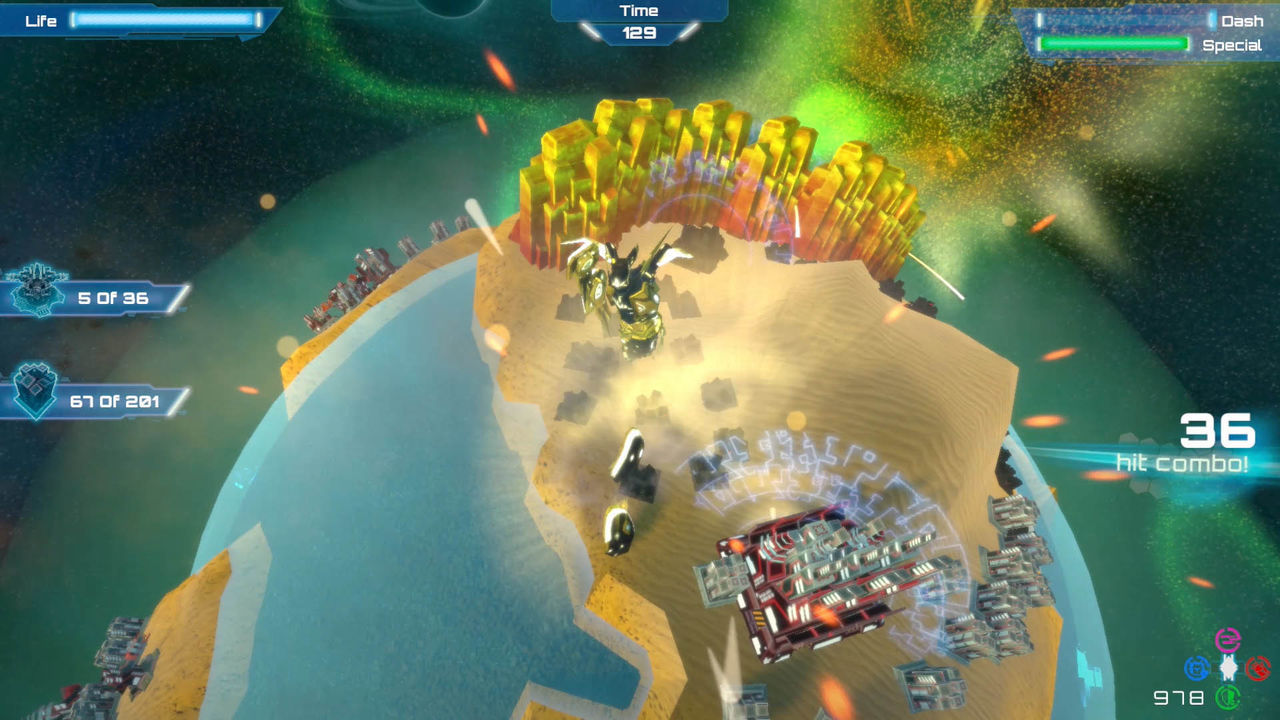1280x720 pixels.
Task: Click the green ability icon below the character marker
Action: (x=1227, y=697)
